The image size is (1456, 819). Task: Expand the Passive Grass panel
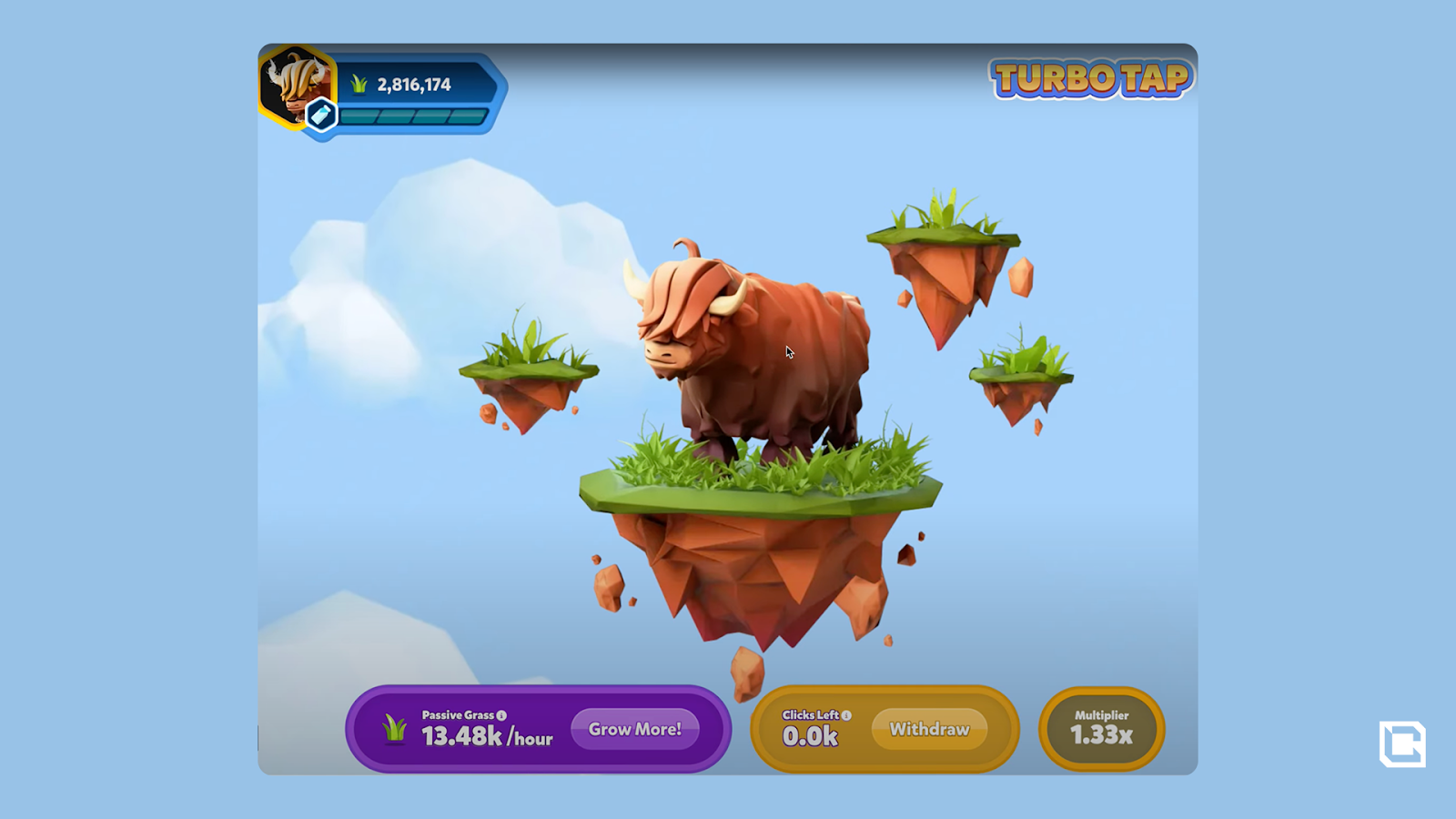click(x=537, y=728)
